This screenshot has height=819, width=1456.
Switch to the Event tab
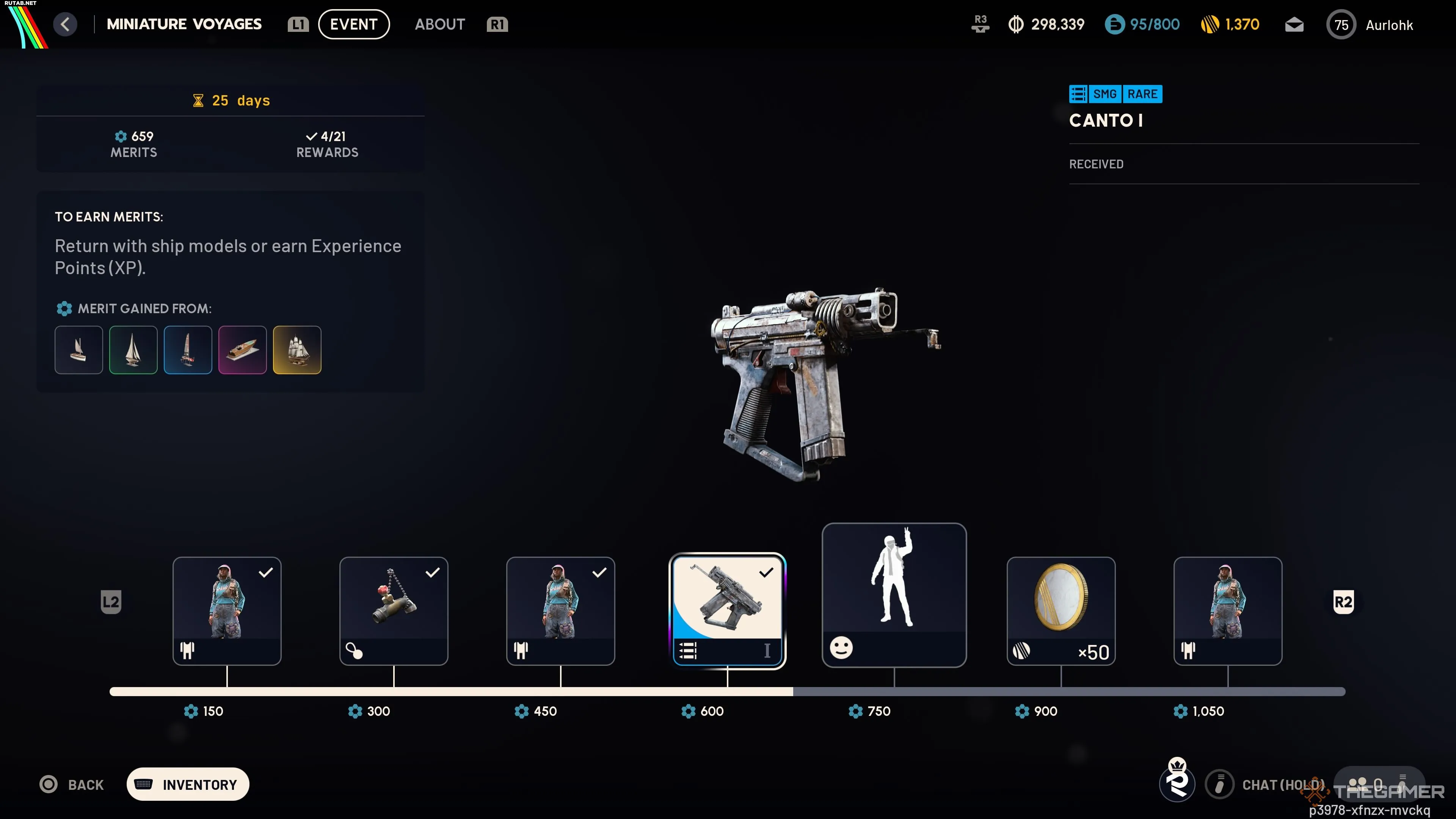353,24
